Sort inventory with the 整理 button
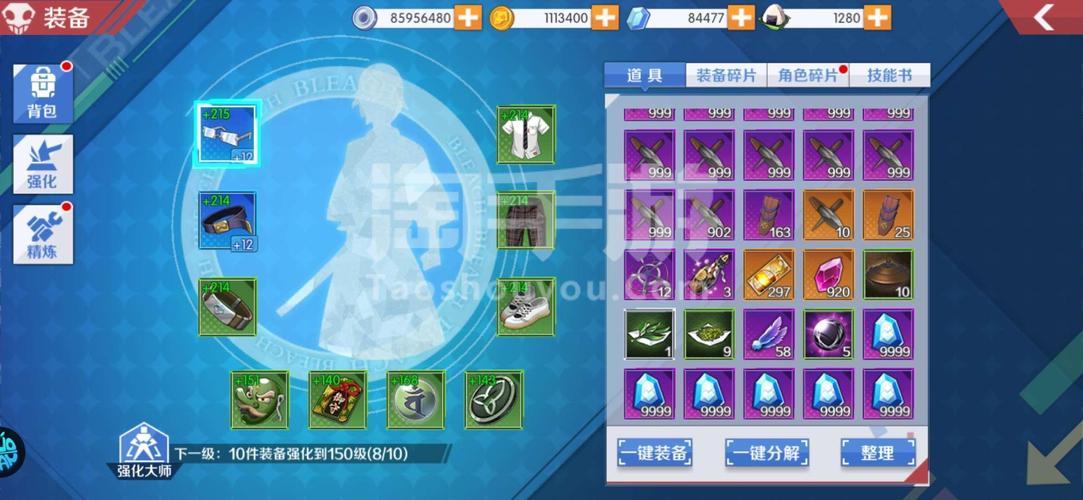The height and width of the screenshot is (500, 1083). point(877,452)
